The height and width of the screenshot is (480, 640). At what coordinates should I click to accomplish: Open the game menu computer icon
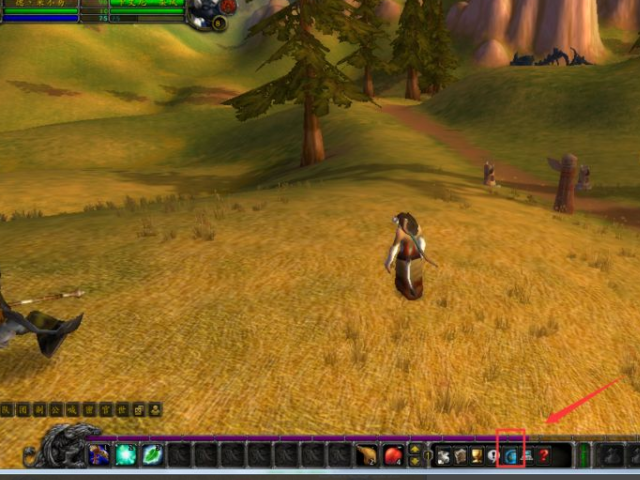tap(527, 456)
